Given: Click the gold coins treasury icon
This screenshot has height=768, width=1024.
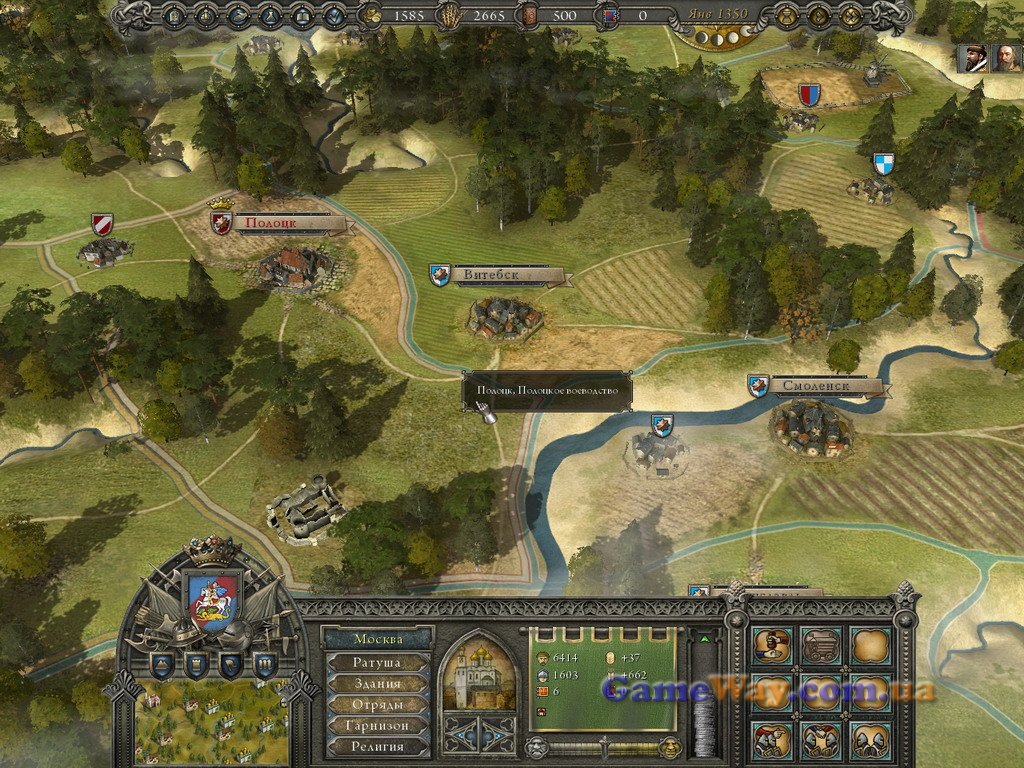Looking at the screenshot, I should [x=371, y=15].
